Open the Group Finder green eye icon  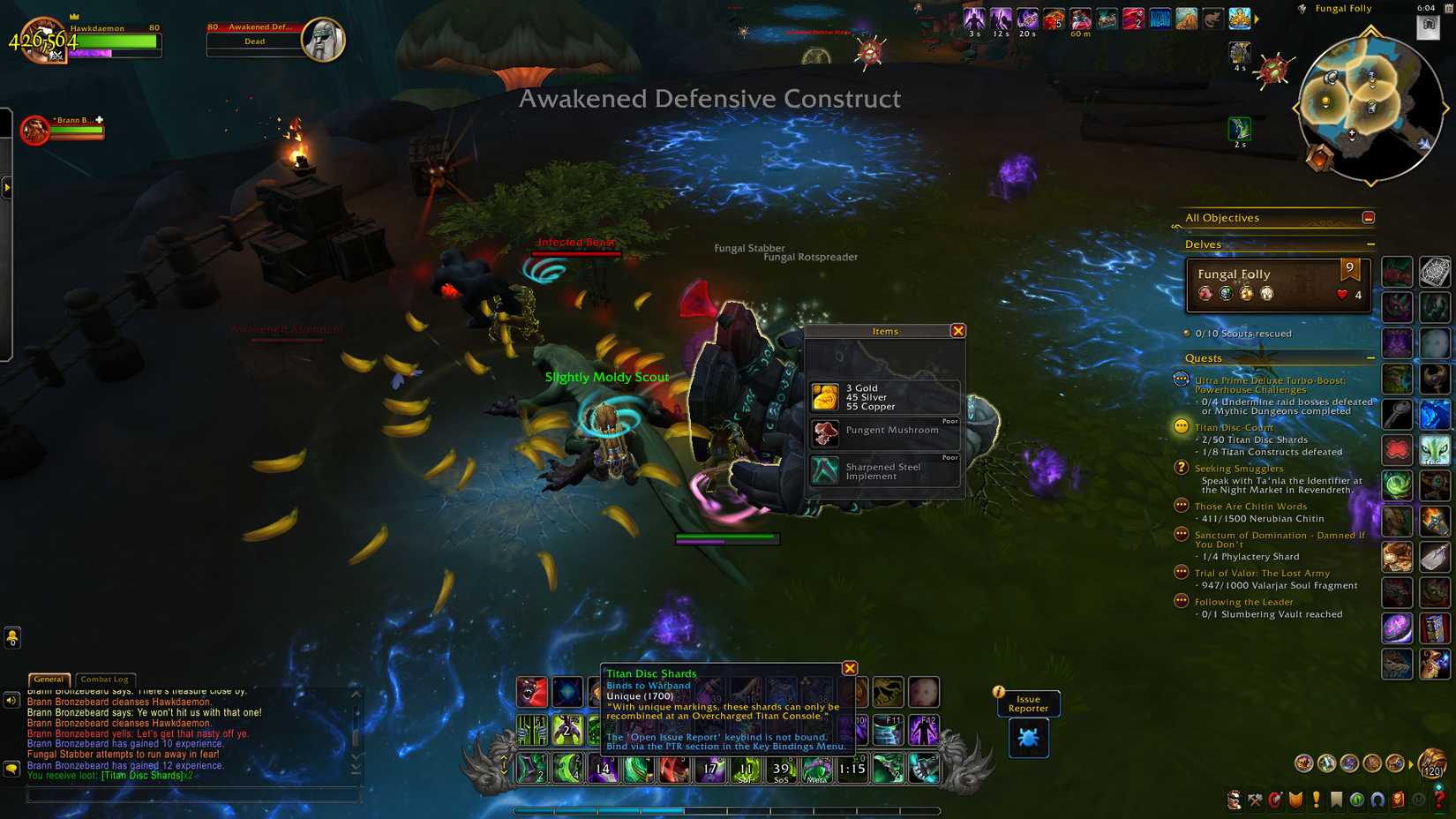[1356, 800]
